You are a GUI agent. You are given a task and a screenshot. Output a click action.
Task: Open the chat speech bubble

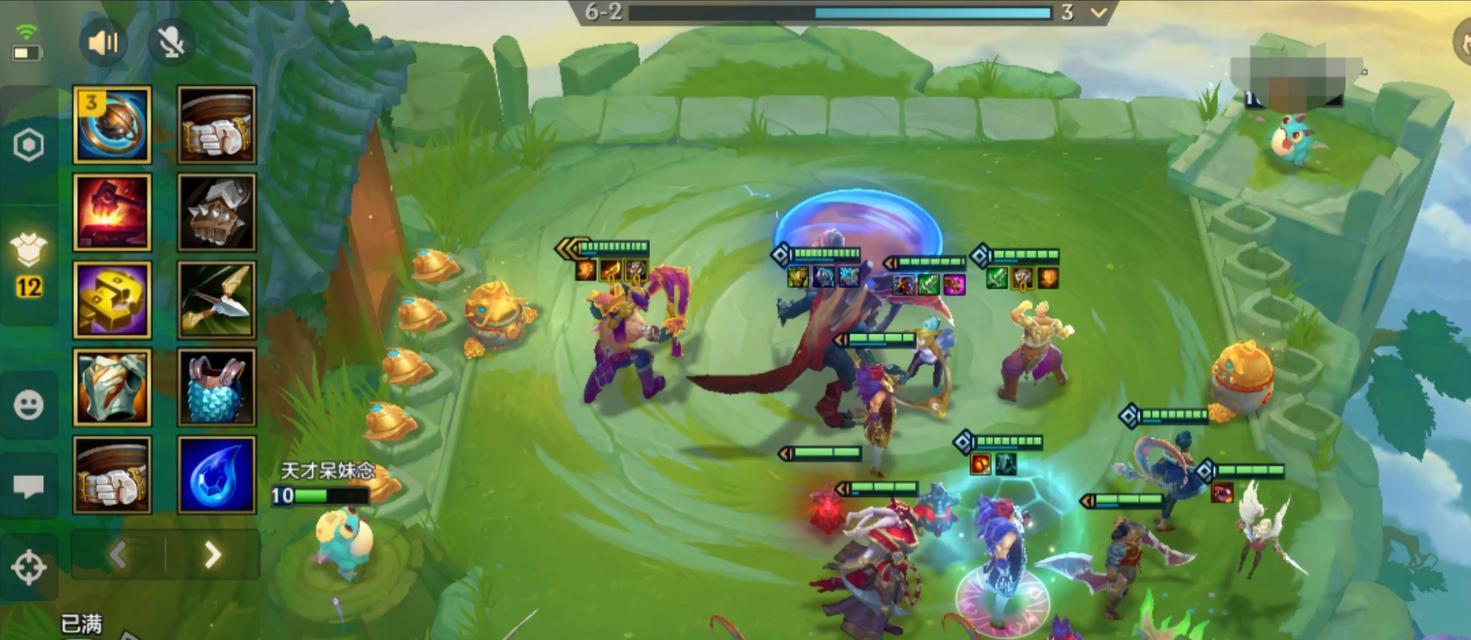tap(28, 486)
